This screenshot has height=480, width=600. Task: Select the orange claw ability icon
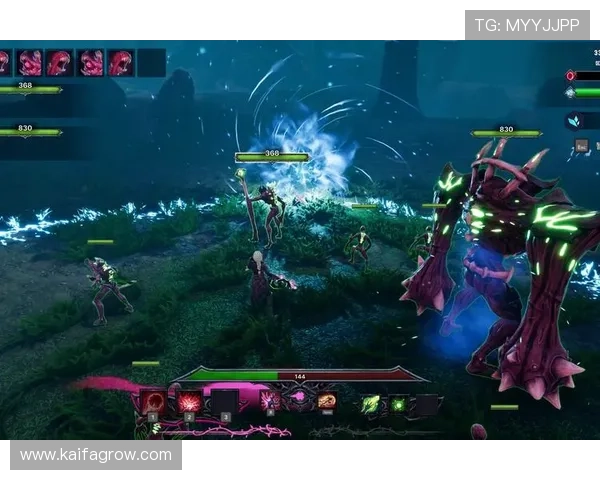coord(327,401)
